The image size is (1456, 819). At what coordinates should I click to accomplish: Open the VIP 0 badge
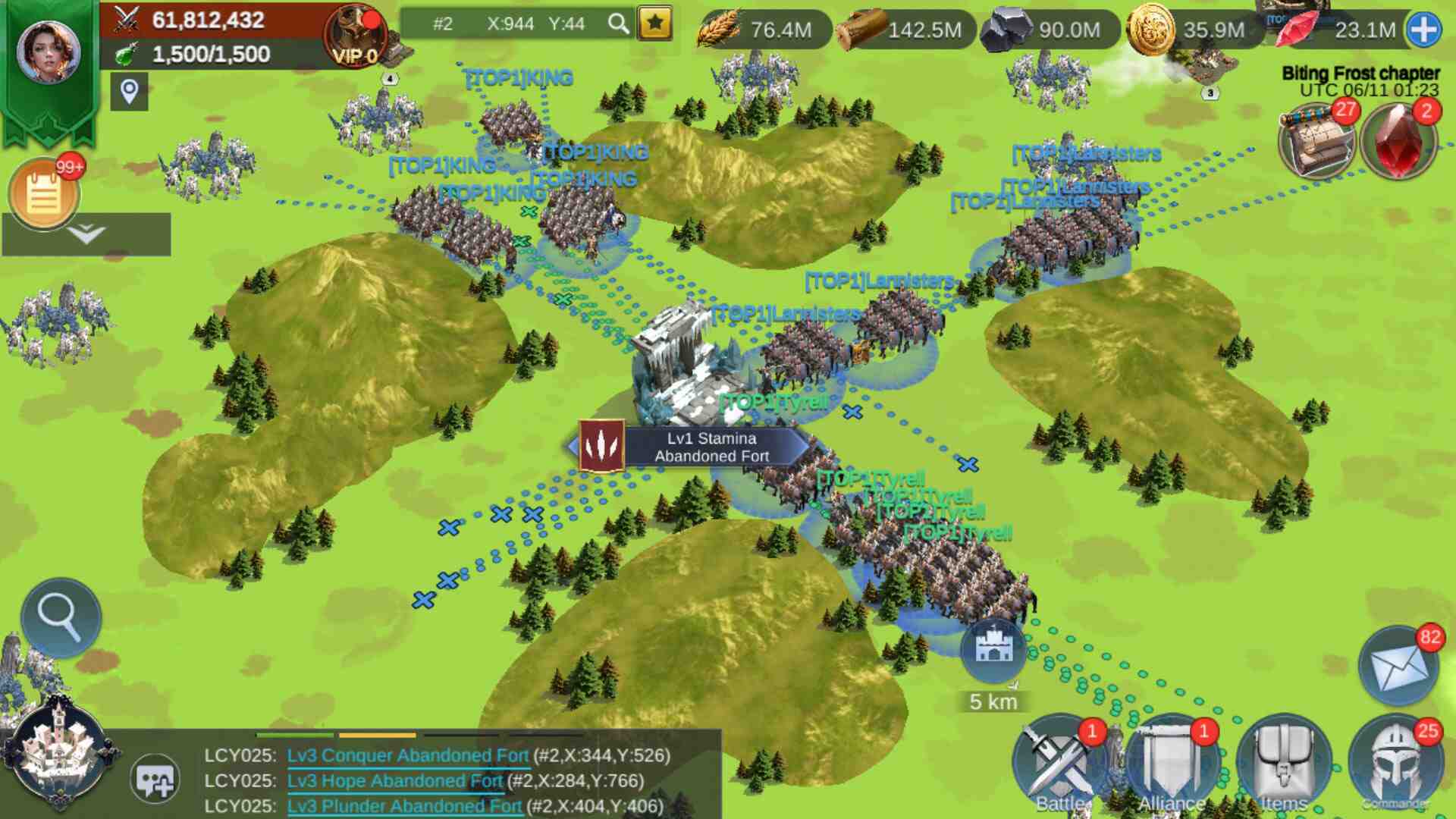click(x=356, y=36)
